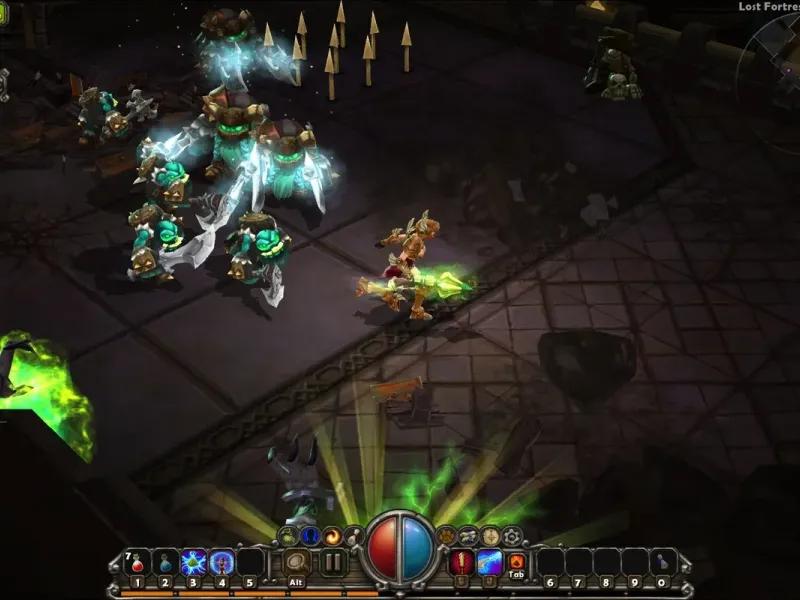Use the red health potion in slot 1

point(138,562)
